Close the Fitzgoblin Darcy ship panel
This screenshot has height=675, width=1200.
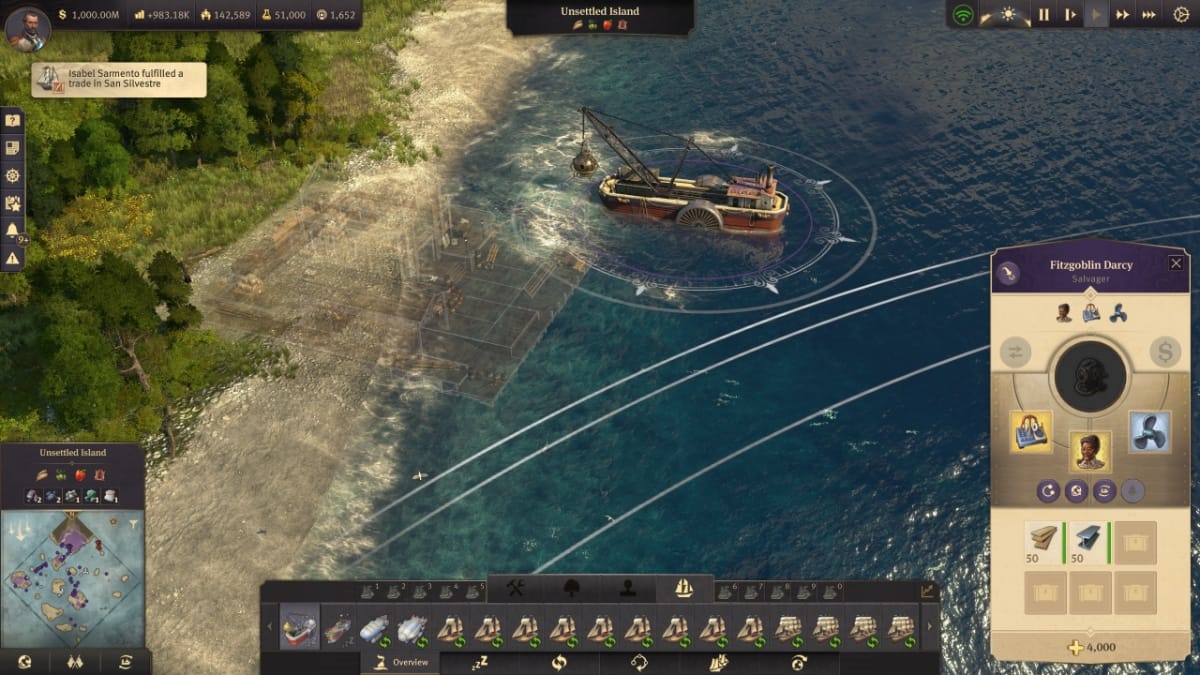click(1175, 263)
